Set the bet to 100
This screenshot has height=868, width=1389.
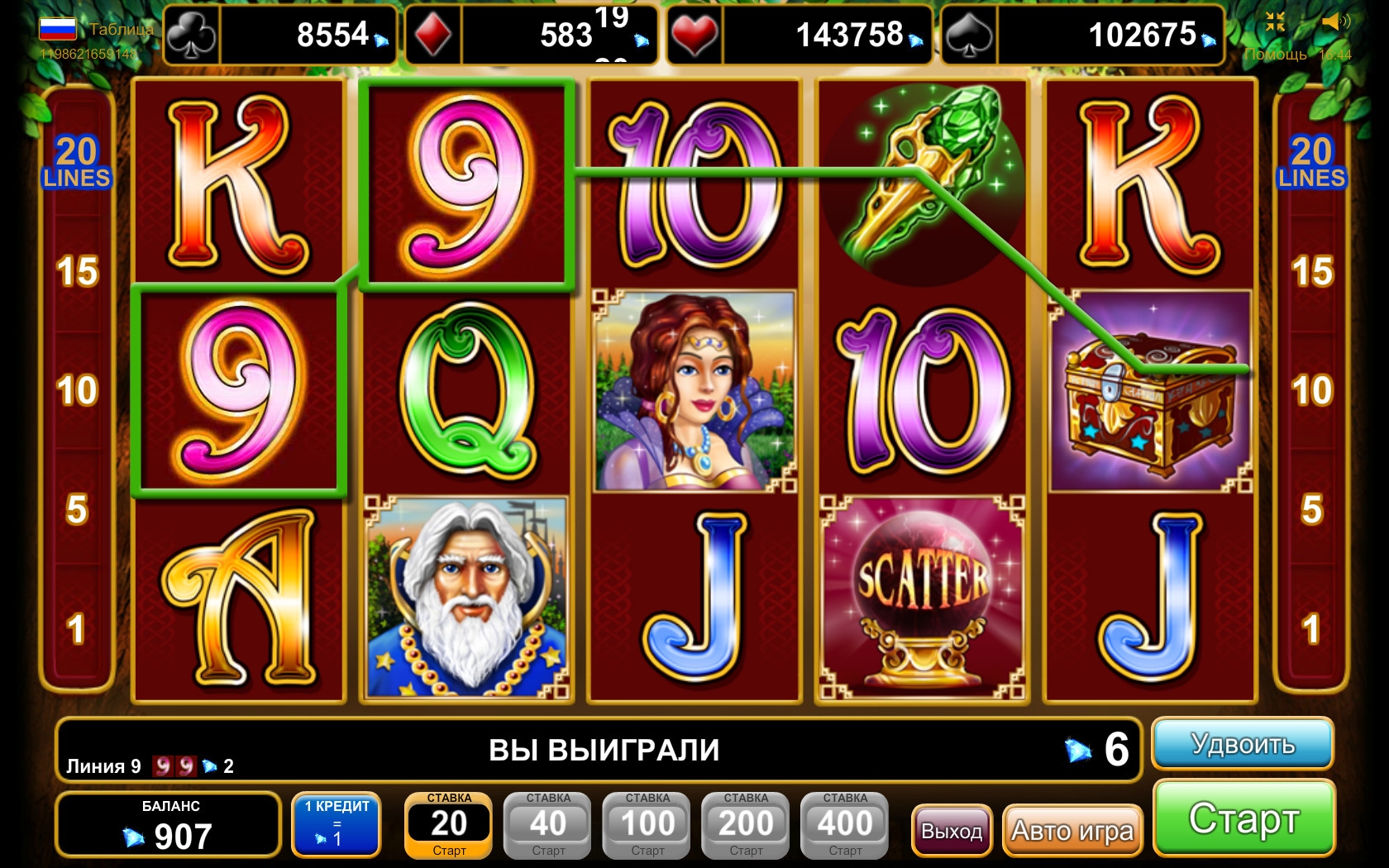point(647,825)
